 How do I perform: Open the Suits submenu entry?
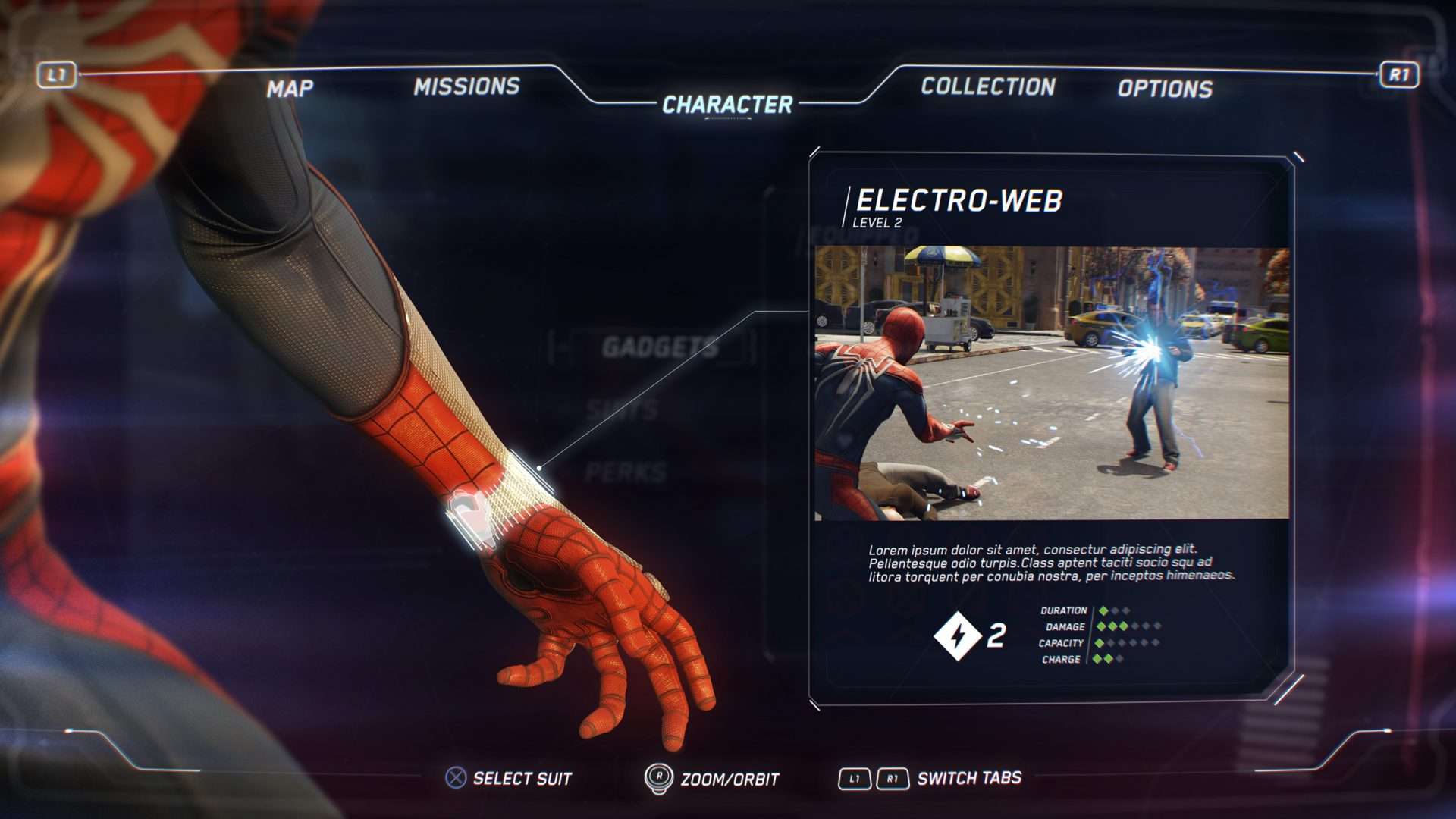tap(622, 410)
